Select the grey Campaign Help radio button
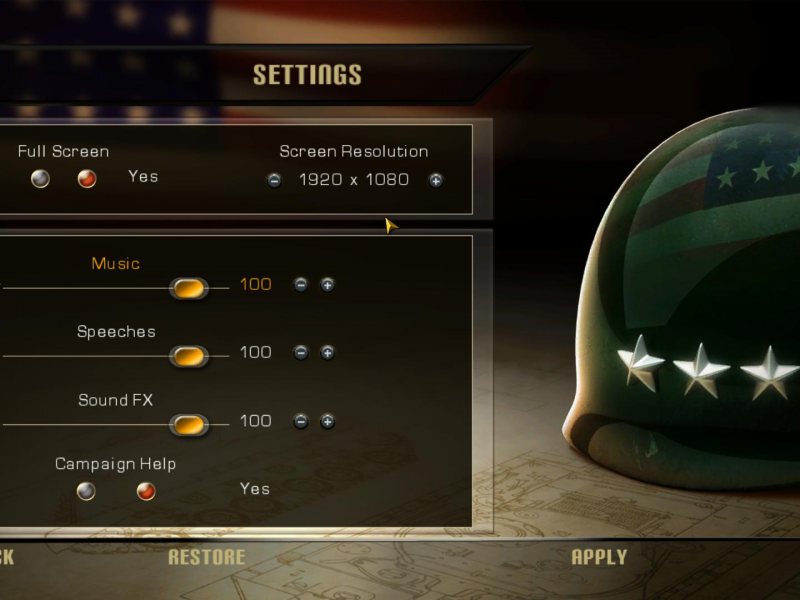 pyautogui.click(x=87, y=491)
